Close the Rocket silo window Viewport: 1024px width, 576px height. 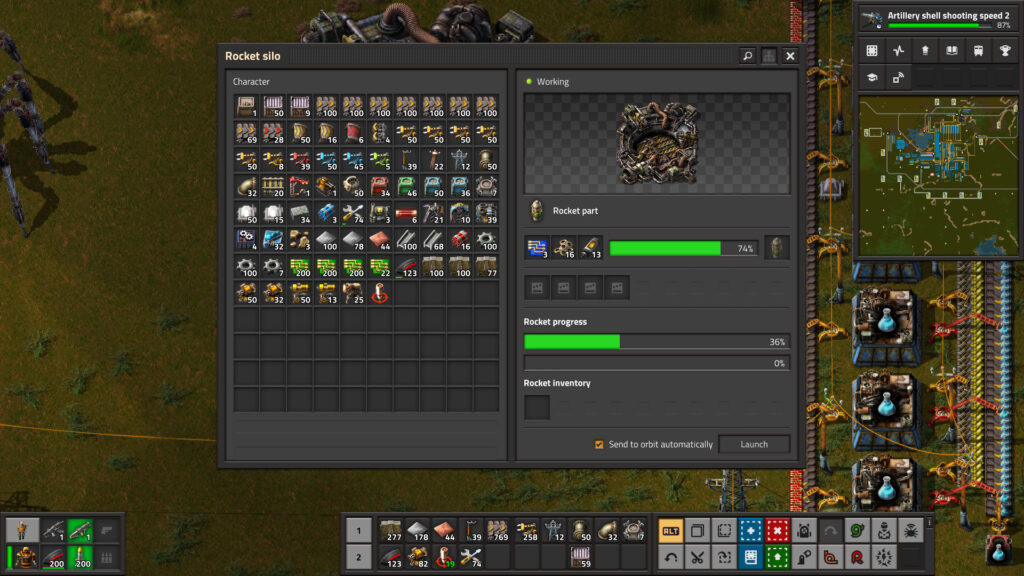790,56
